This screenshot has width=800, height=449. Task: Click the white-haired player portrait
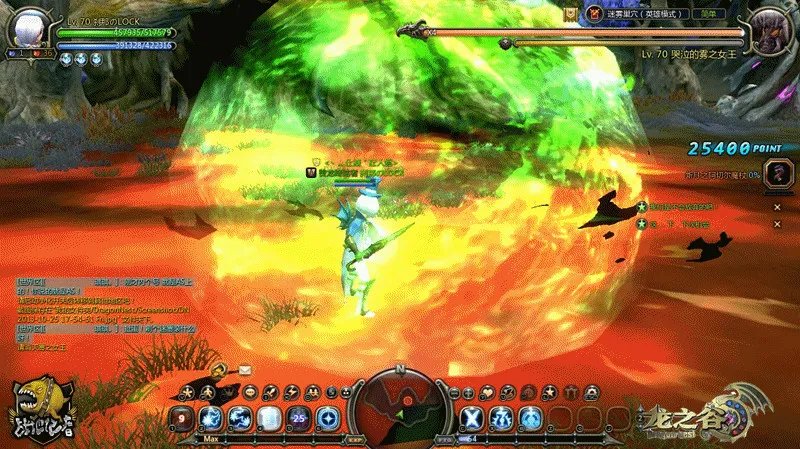click(x=30, y=28)
